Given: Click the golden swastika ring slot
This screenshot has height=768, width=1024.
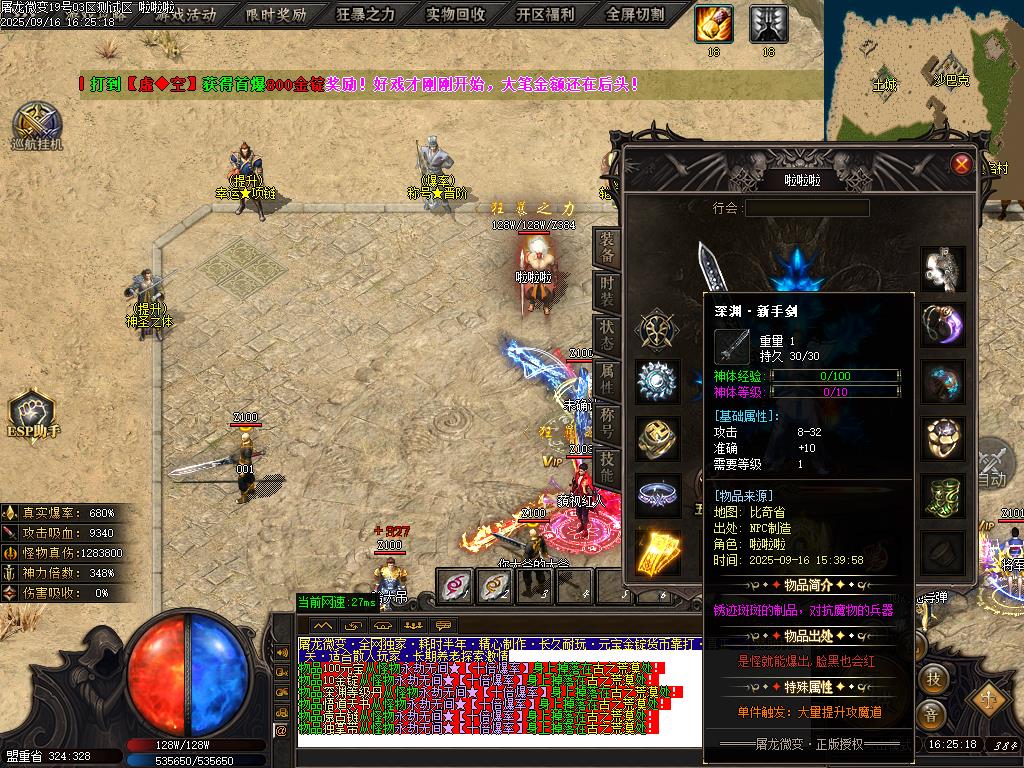Looking at the screenshot, I should tap(658, 438).
